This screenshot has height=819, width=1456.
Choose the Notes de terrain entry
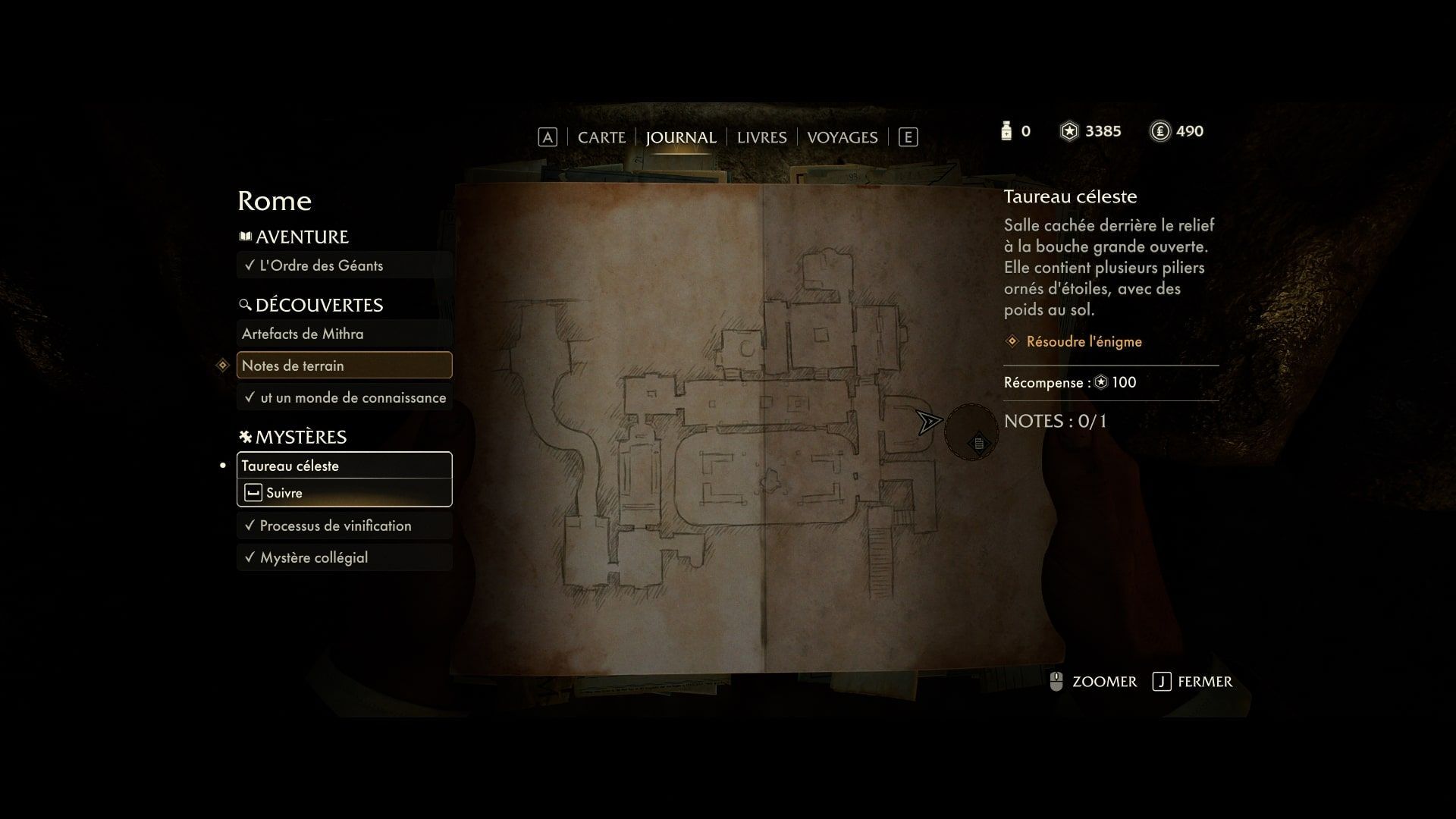344,366
